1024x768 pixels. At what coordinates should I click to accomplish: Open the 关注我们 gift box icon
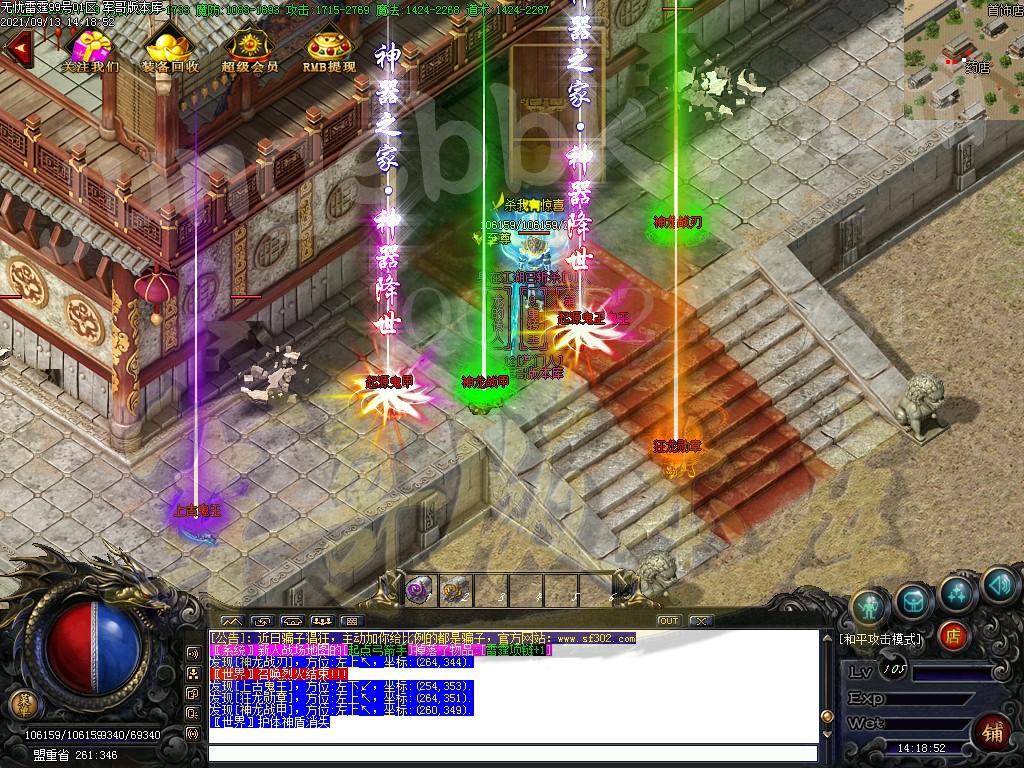click(91, 50)
